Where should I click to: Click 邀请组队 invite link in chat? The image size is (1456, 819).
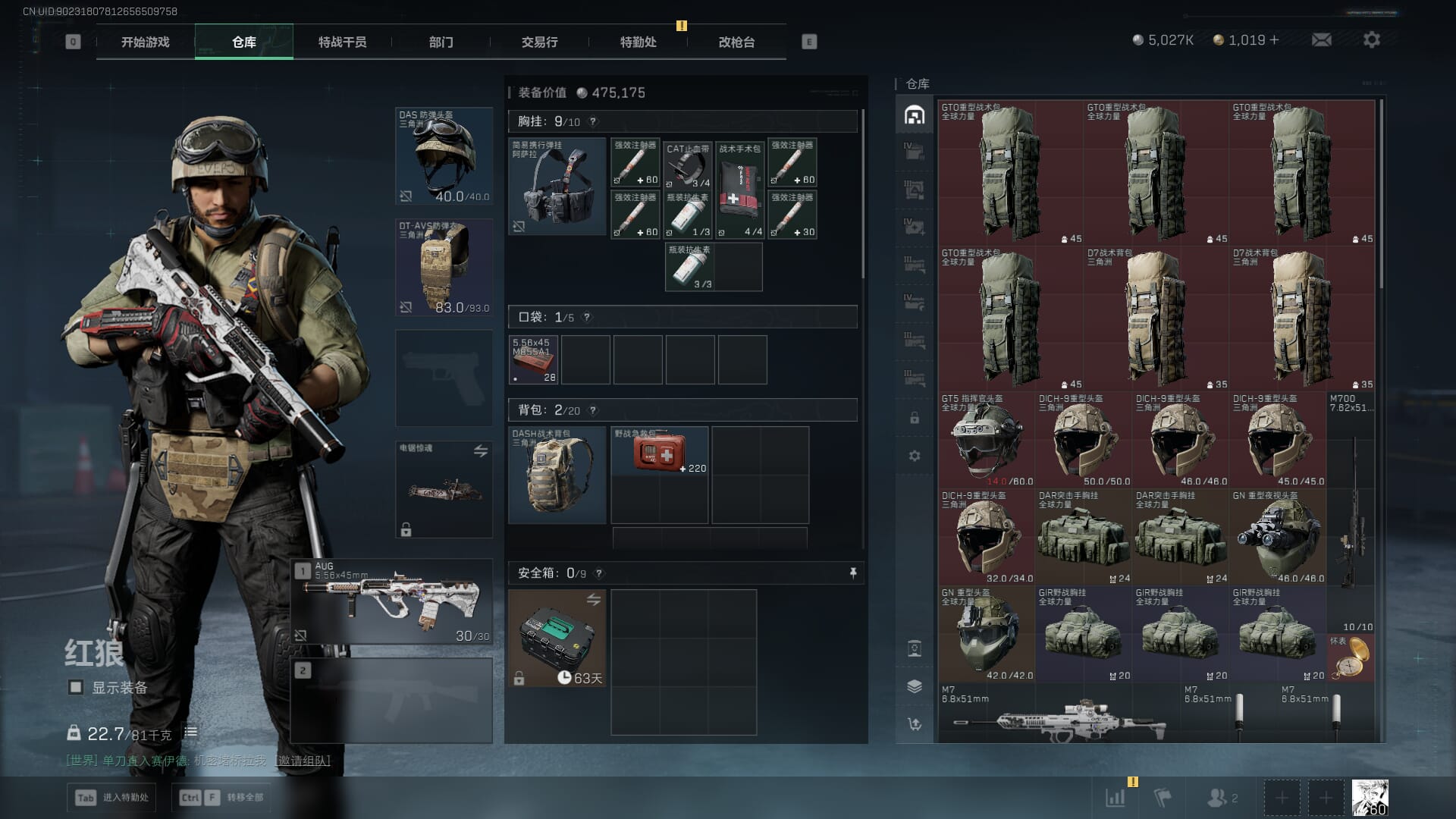[304, 761]
